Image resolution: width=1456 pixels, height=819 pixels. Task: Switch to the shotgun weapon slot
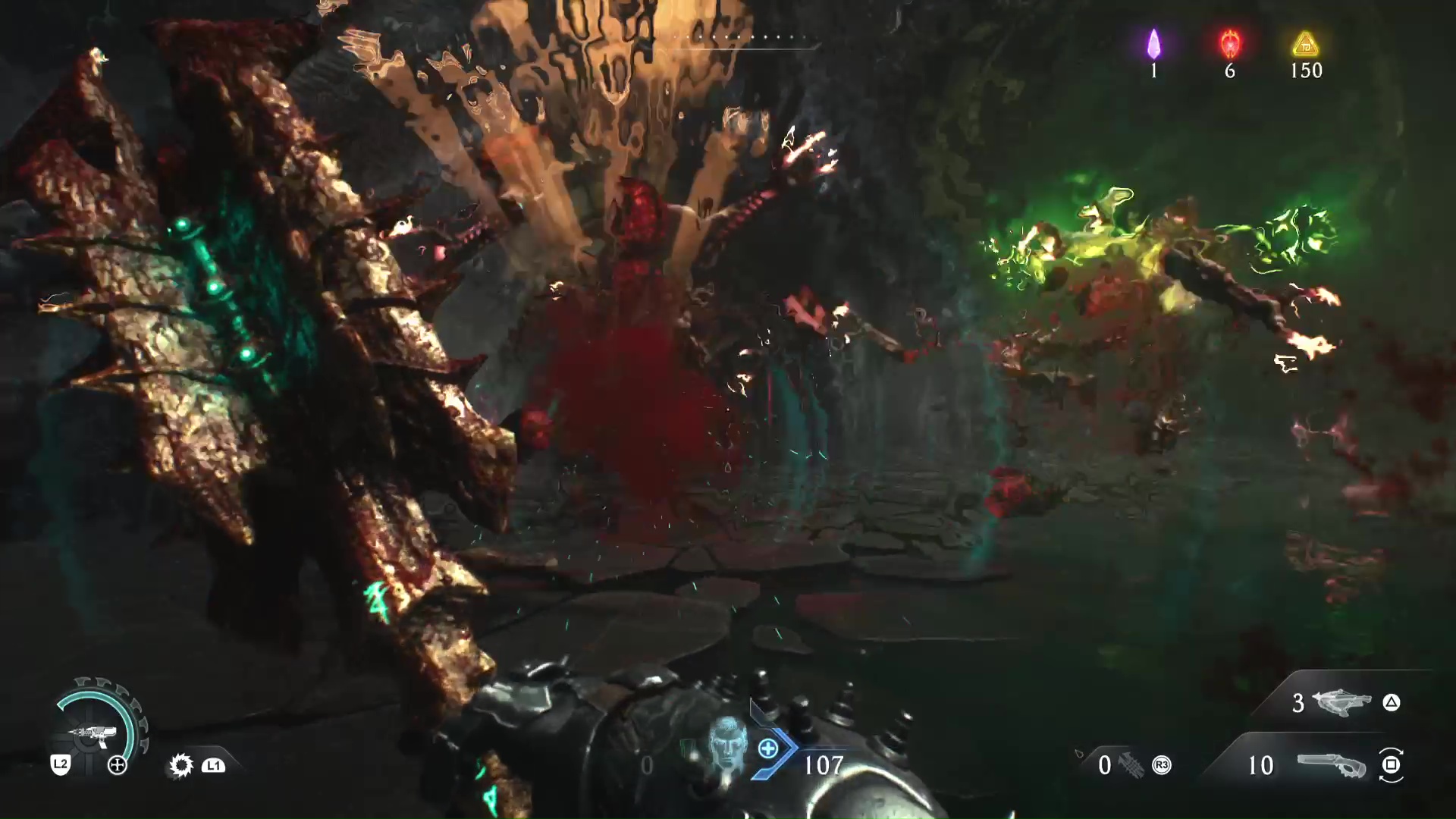coord(1330,766)
